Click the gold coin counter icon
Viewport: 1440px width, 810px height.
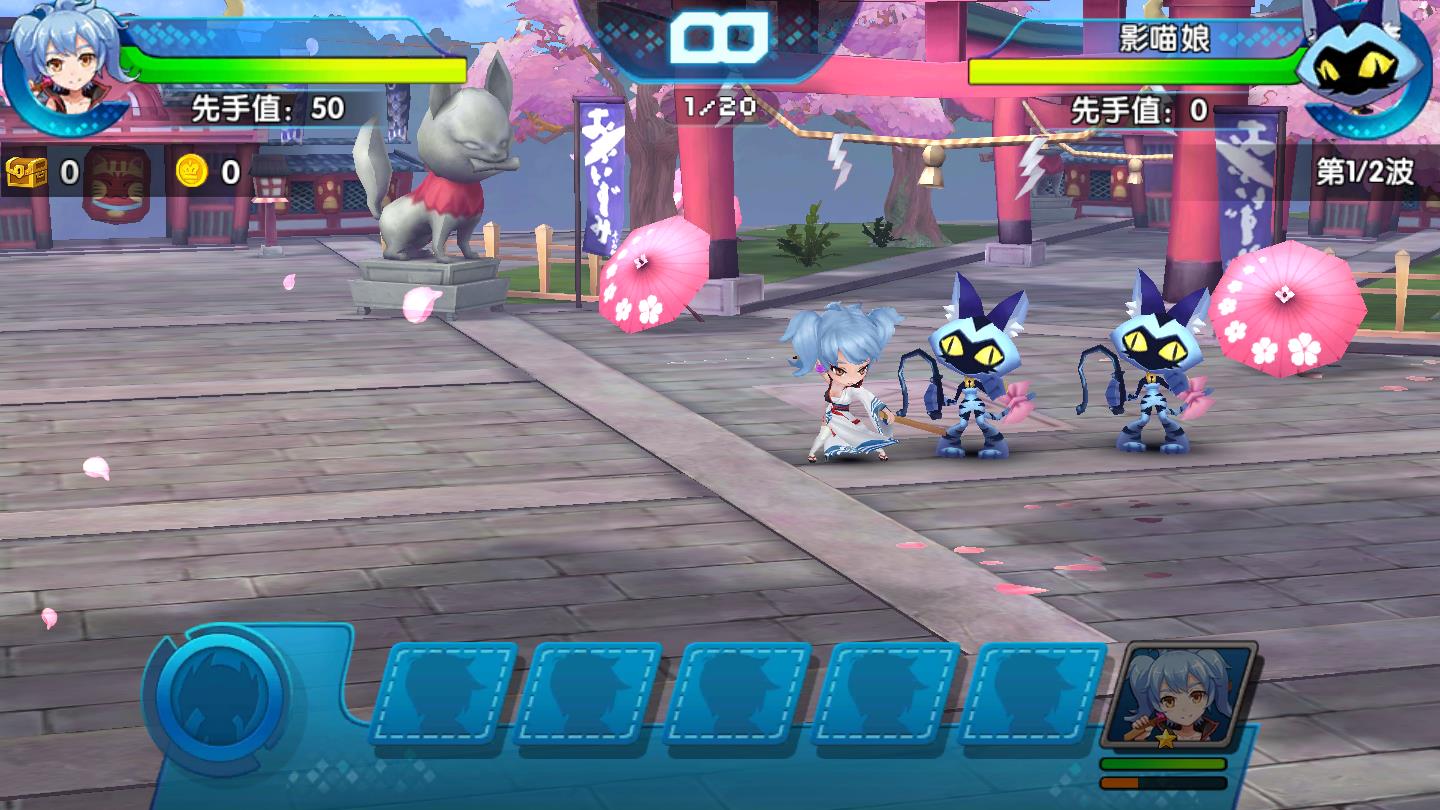tap(192, 172)
